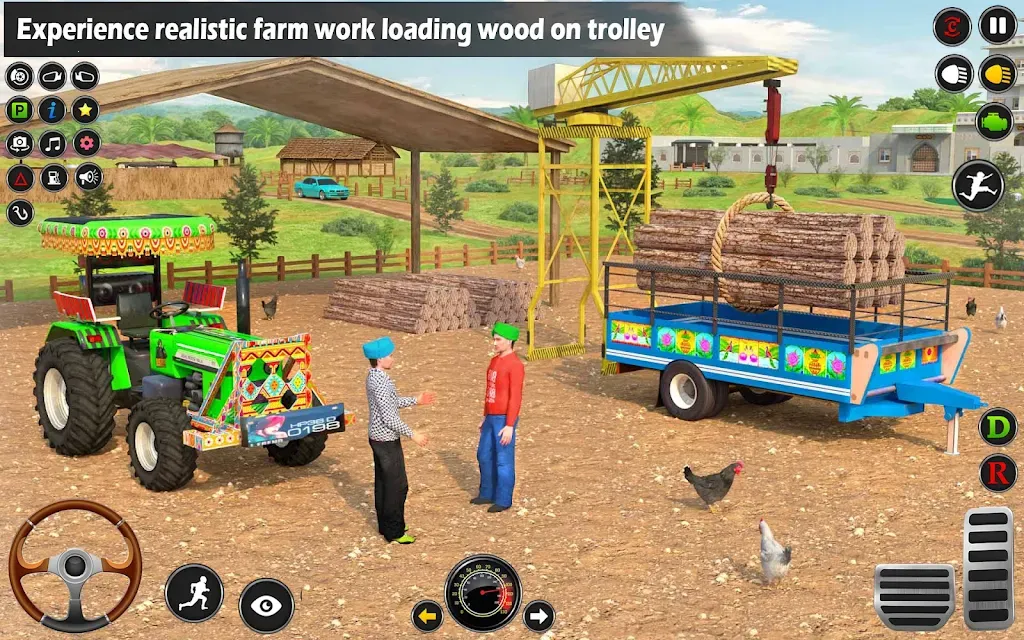
Task: Engage the green parking brake icon
Action: [x=19, y=110]
